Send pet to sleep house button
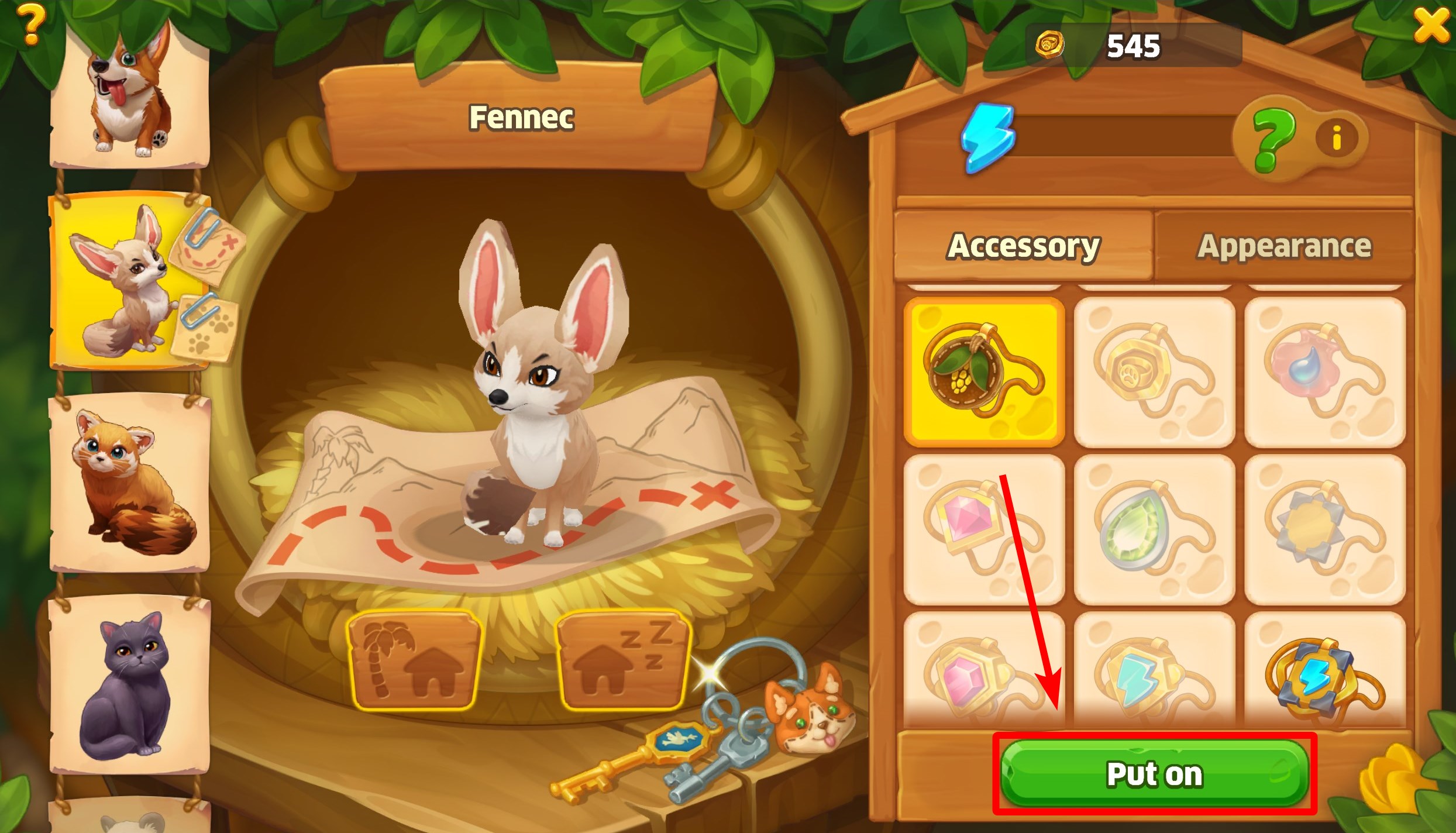The width and height of the screenshot is (1456, 833). coord(622,659)
